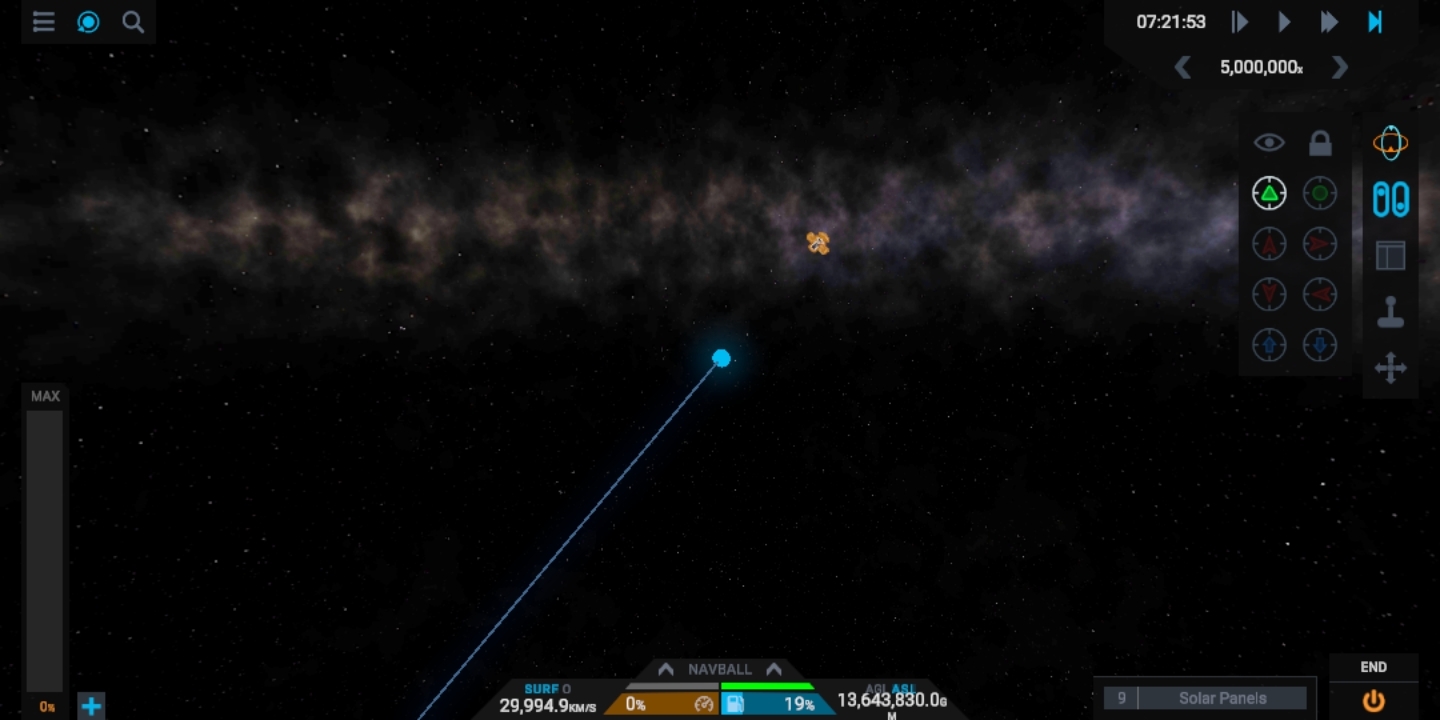
Task: Click the blue skip-to-end time warp button
Action: pyautogui.click(x=1375, y=22)
